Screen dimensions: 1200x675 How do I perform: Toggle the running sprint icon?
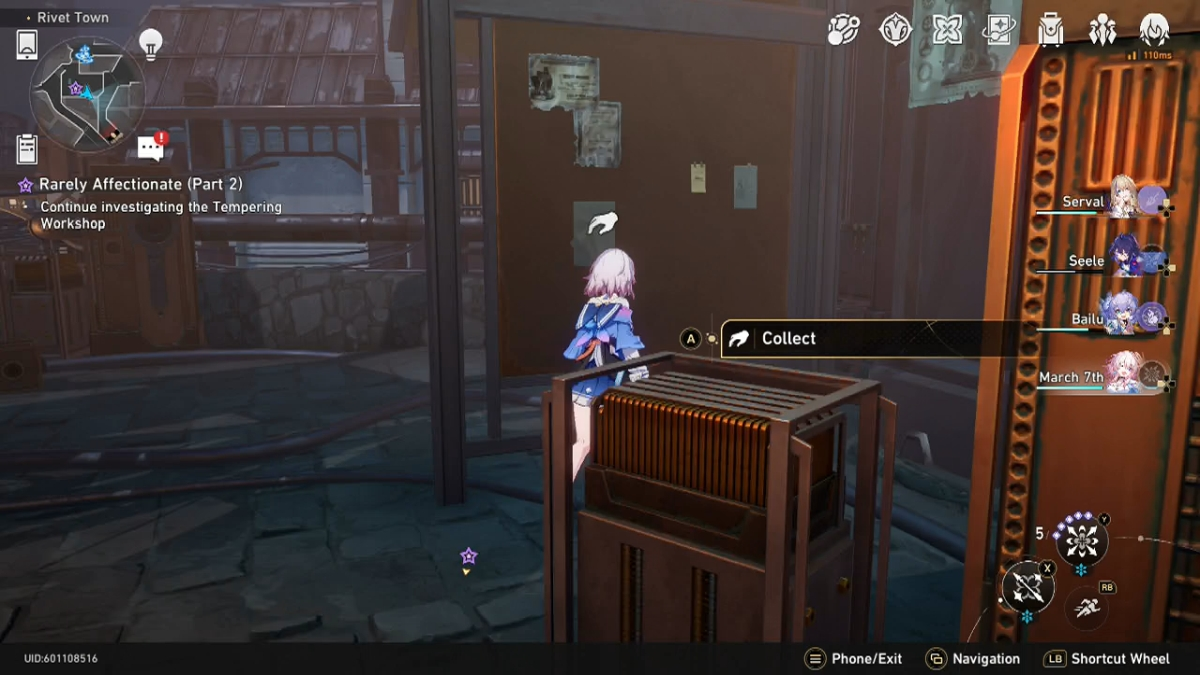(1083, 607)
